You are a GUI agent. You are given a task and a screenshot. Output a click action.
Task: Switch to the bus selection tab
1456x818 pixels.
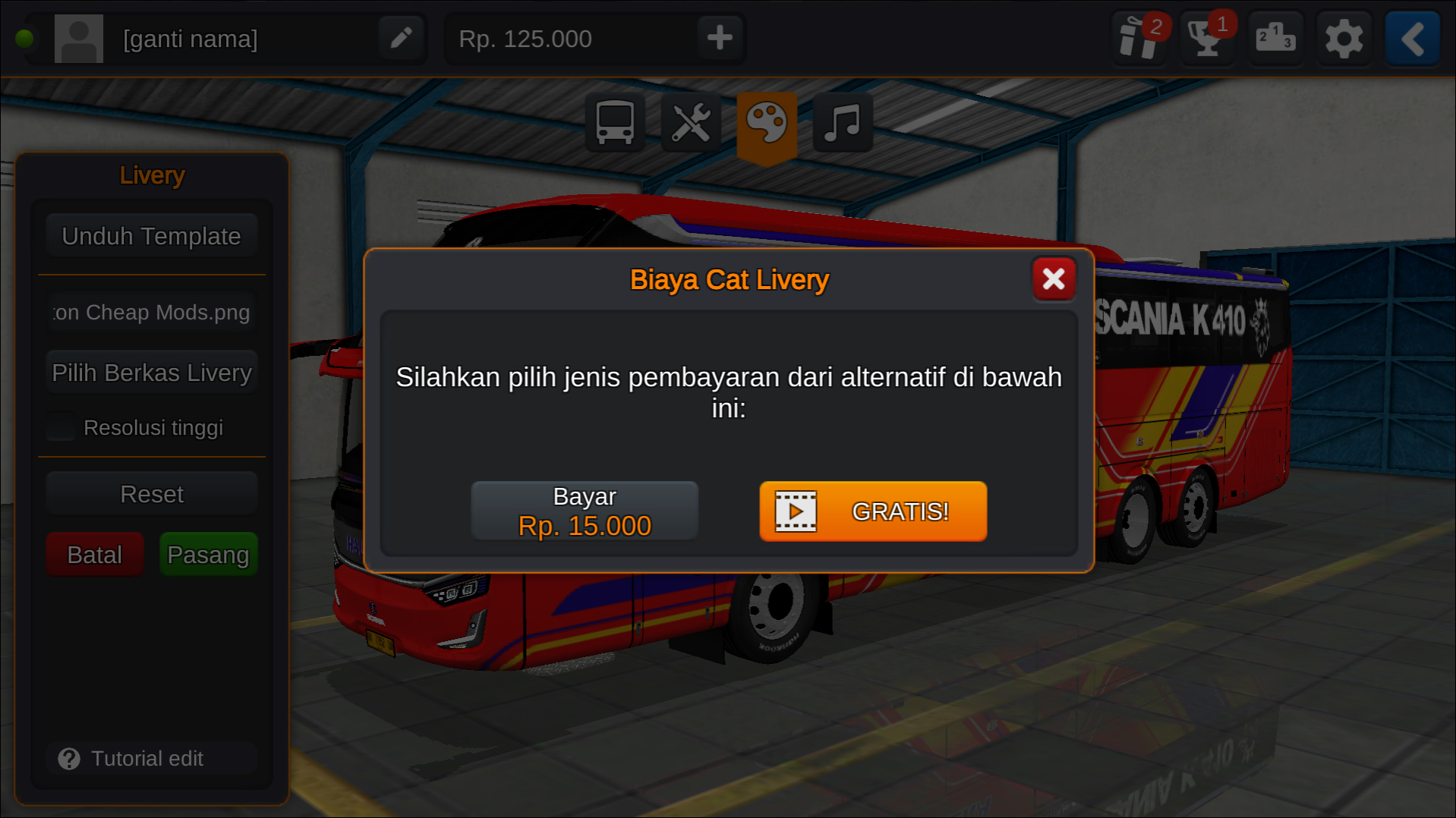click(614, 122)
